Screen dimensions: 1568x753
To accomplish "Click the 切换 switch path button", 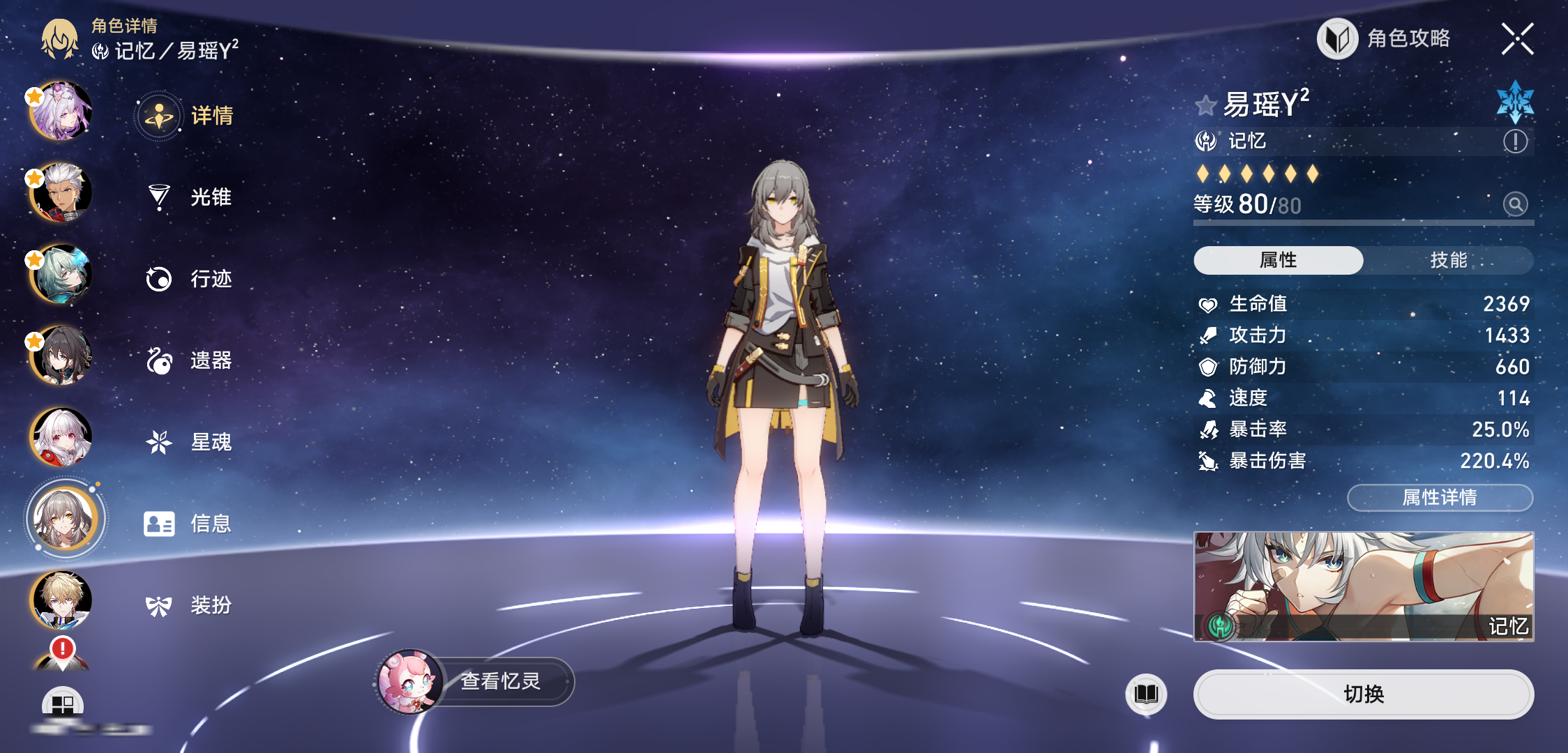I will (x=1363, y=694).
